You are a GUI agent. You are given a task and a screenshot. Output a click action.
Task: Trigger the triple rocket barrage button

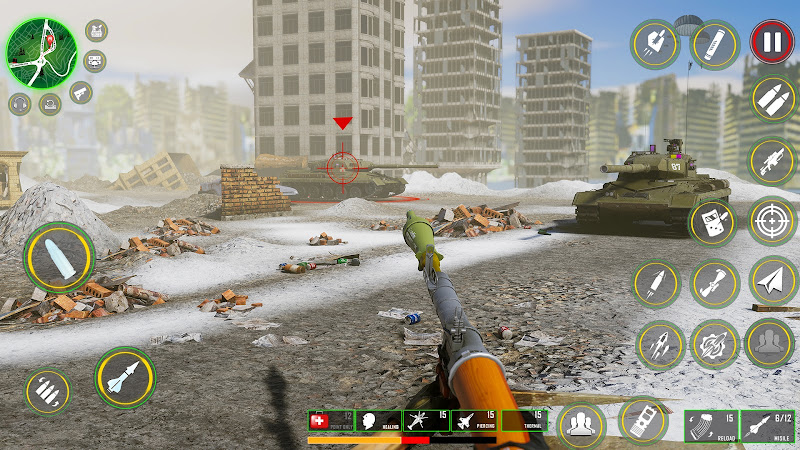point(659,345)
